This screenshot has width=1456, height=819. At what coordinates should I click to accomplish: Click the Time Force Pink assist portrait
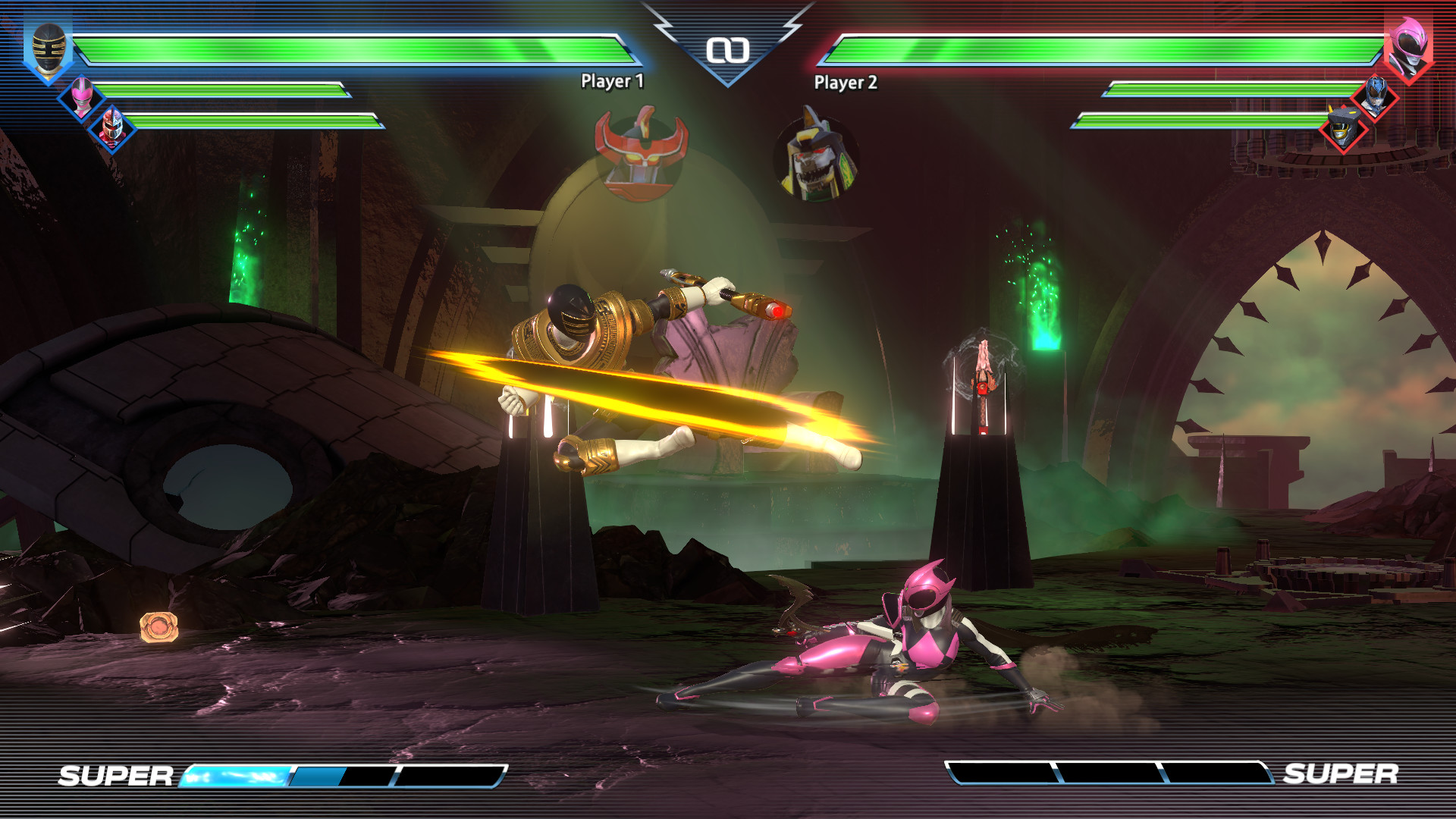click(x=82, y=97)
